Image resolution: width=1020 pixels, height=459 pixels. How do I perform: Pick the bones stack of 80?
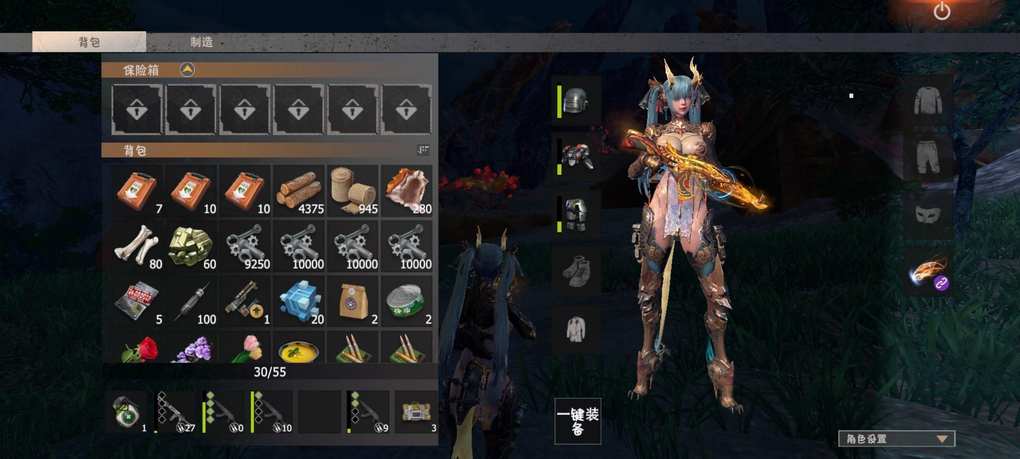[136, 246]
